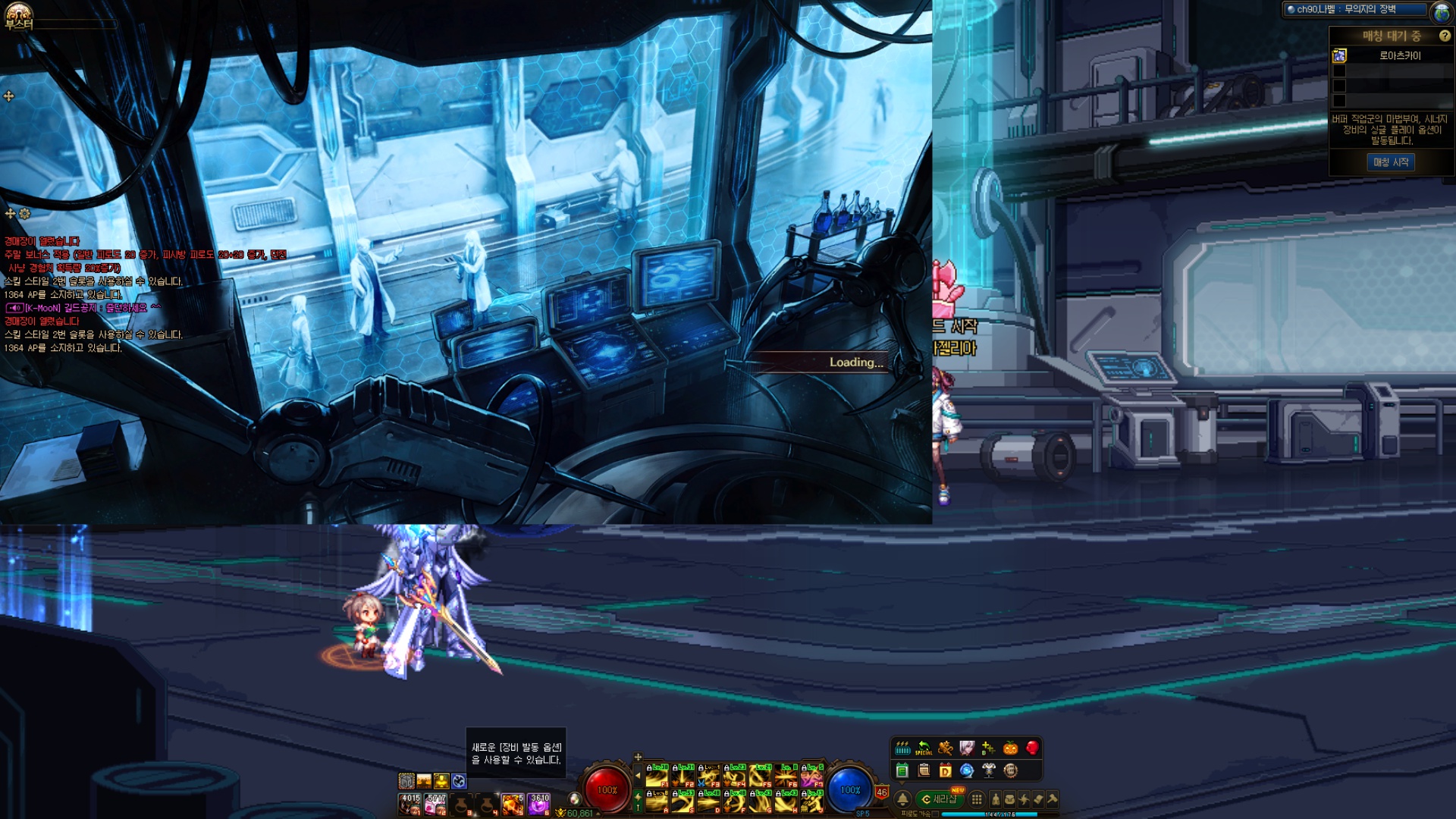Screen dimensions: 1456x819
Task: Click the notification bell icon
Action: click(902, 799)
